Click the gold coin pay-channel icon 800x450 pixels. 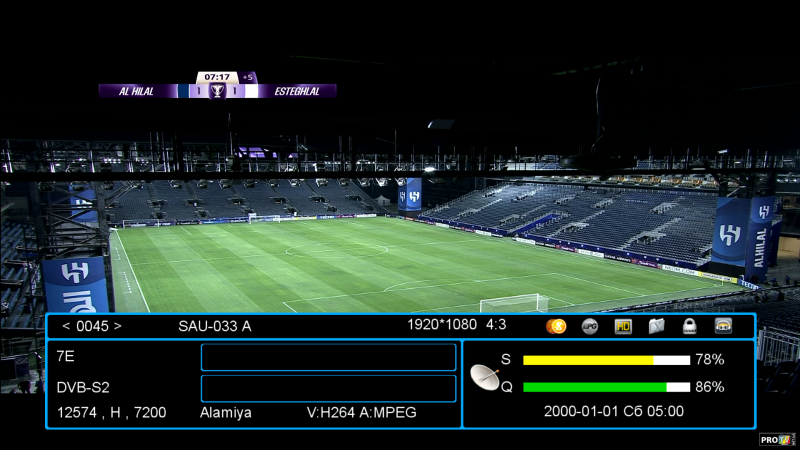(x=557, y=326)
